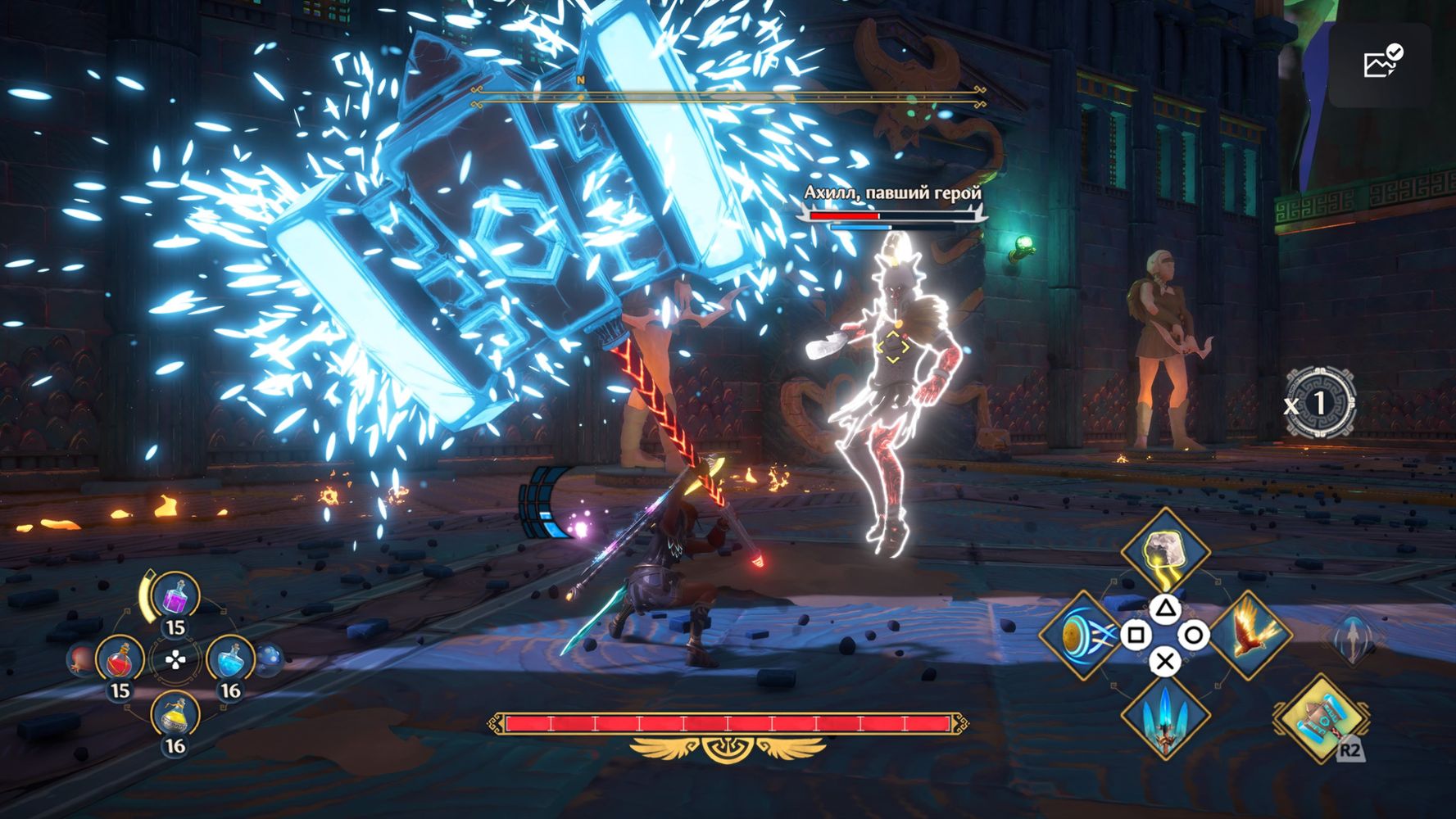
Task: Pick the pomegranate item beside the red potion
Action: click(x=82, y=659)
